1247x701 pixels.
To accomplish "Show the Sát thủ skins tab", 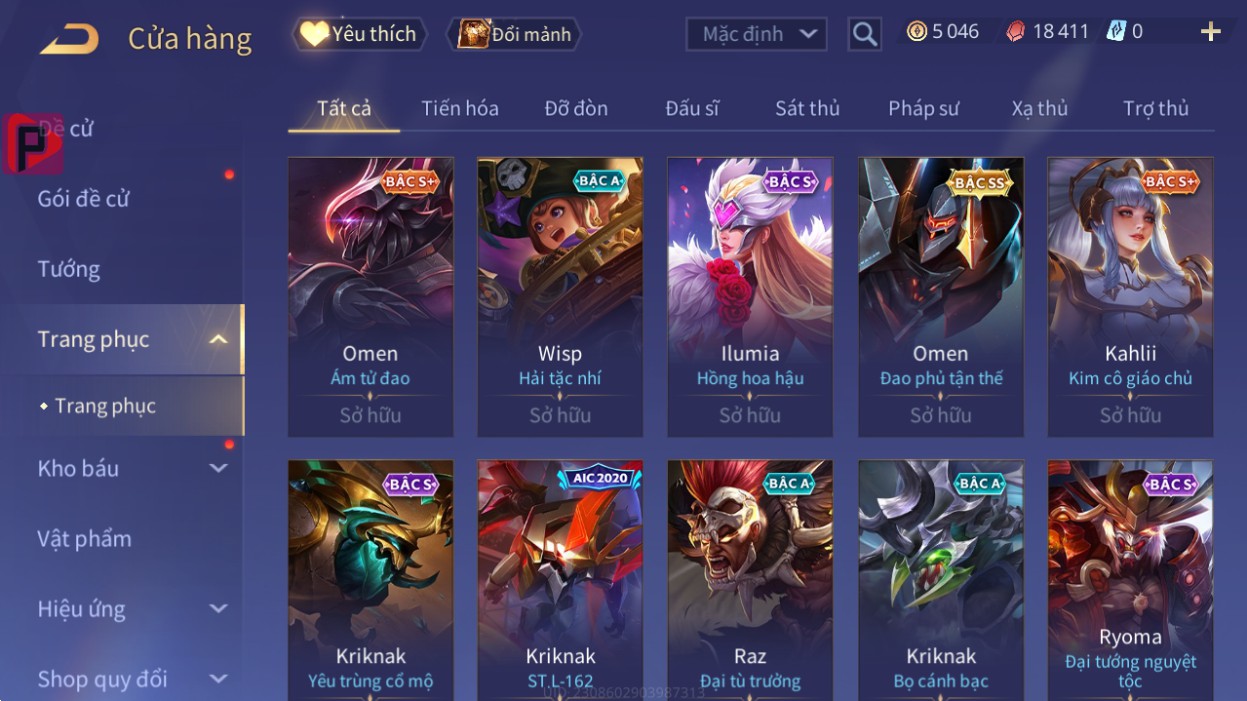I will click(x=807, y=108).
